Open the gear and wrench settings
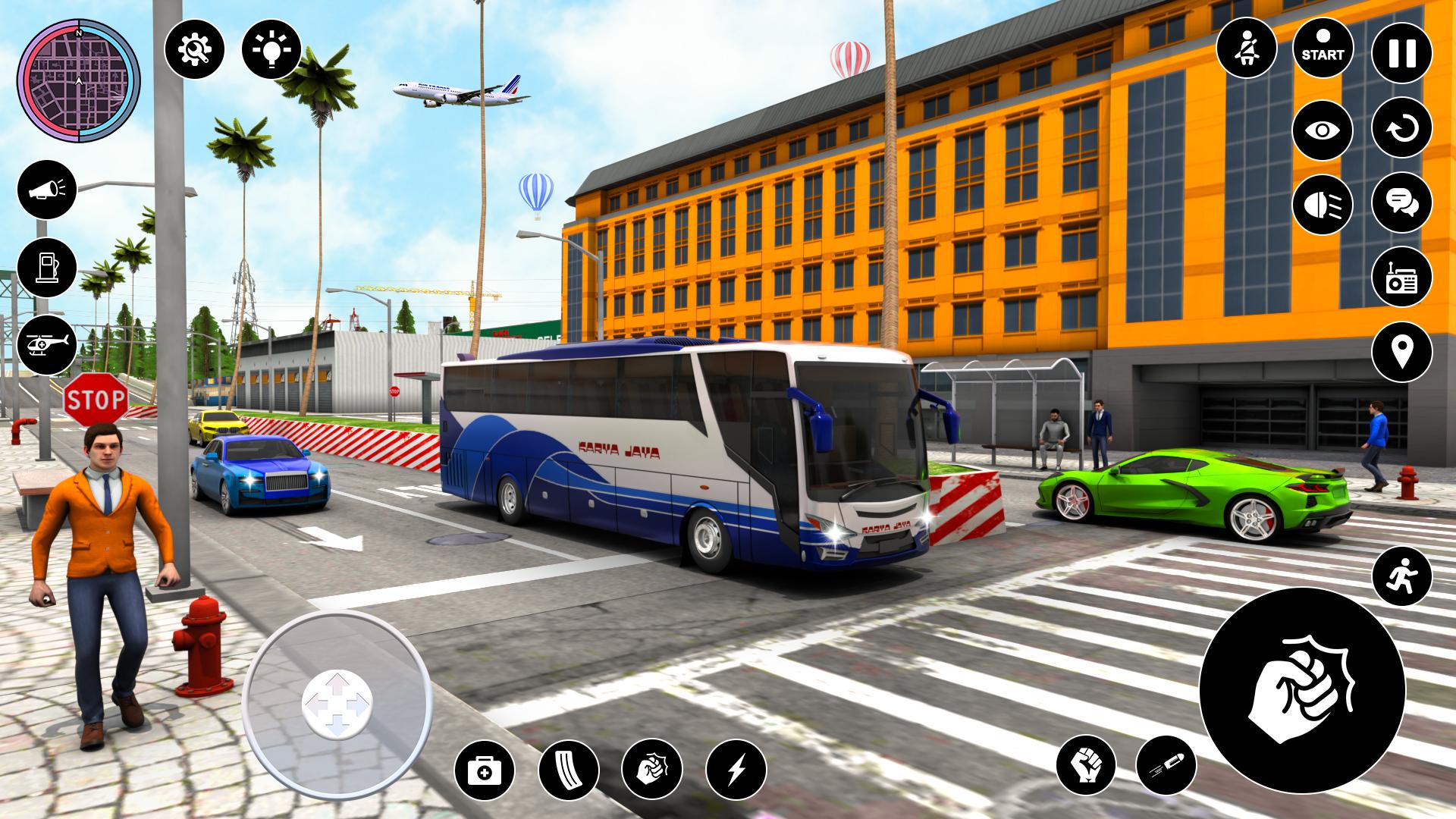The height and width of the screenshot is (819, 1456). click(x=194, y=49)
